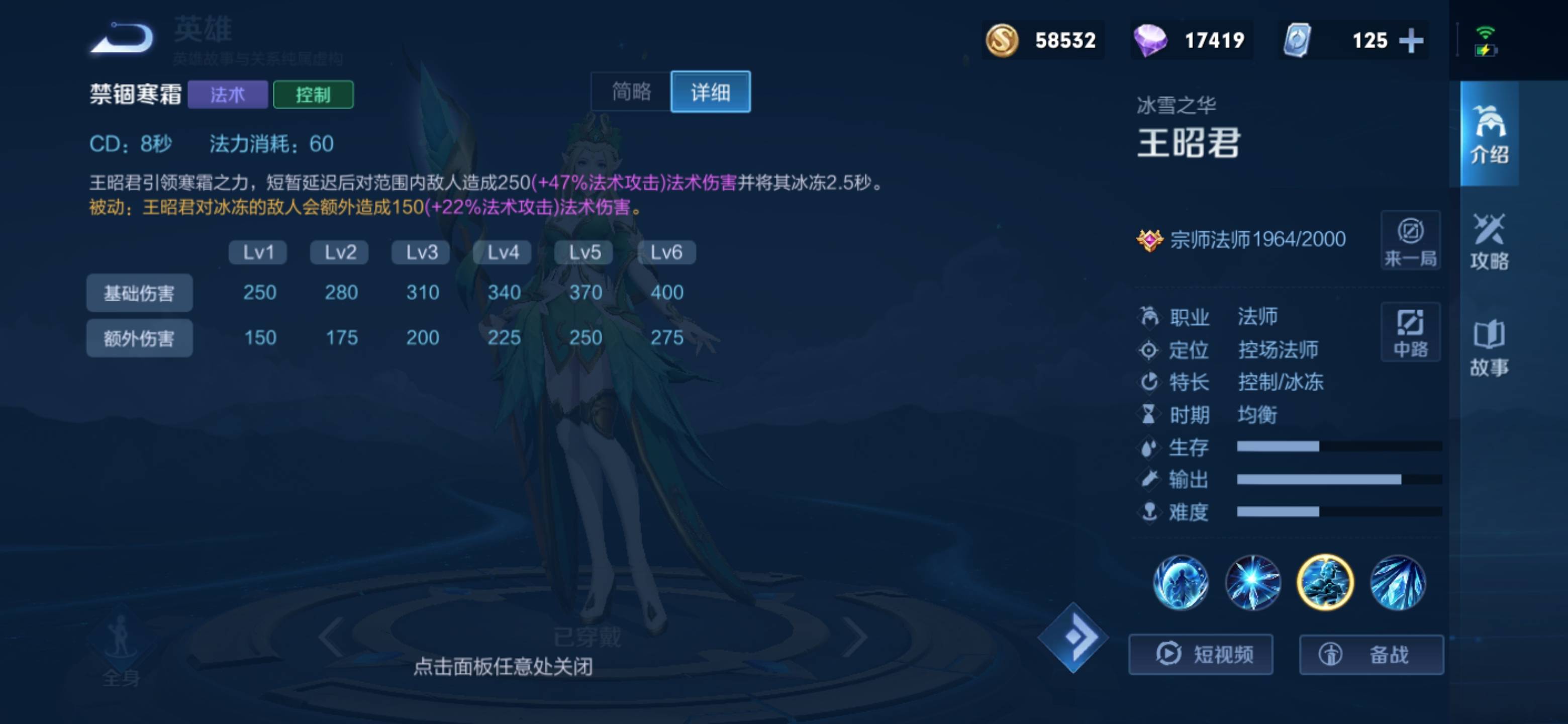Open the second skill with starburst icon
This screenshot has height=724, width=1568.
coord(1254,583)
